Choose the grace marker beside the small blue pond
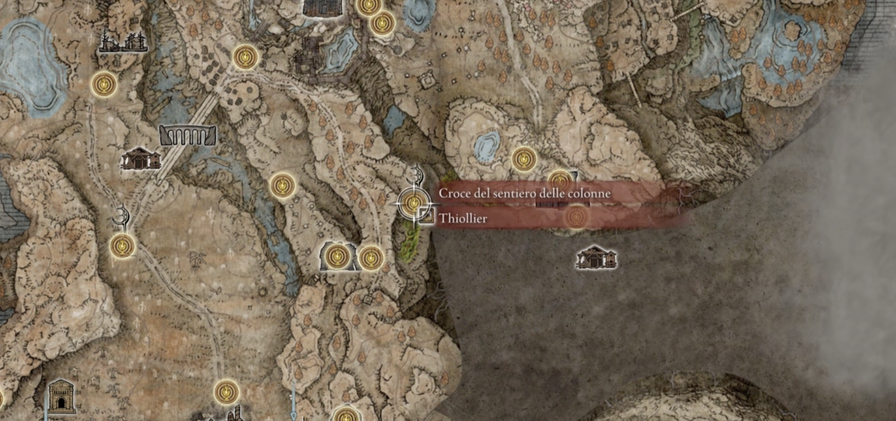 [x=524, y=158]
